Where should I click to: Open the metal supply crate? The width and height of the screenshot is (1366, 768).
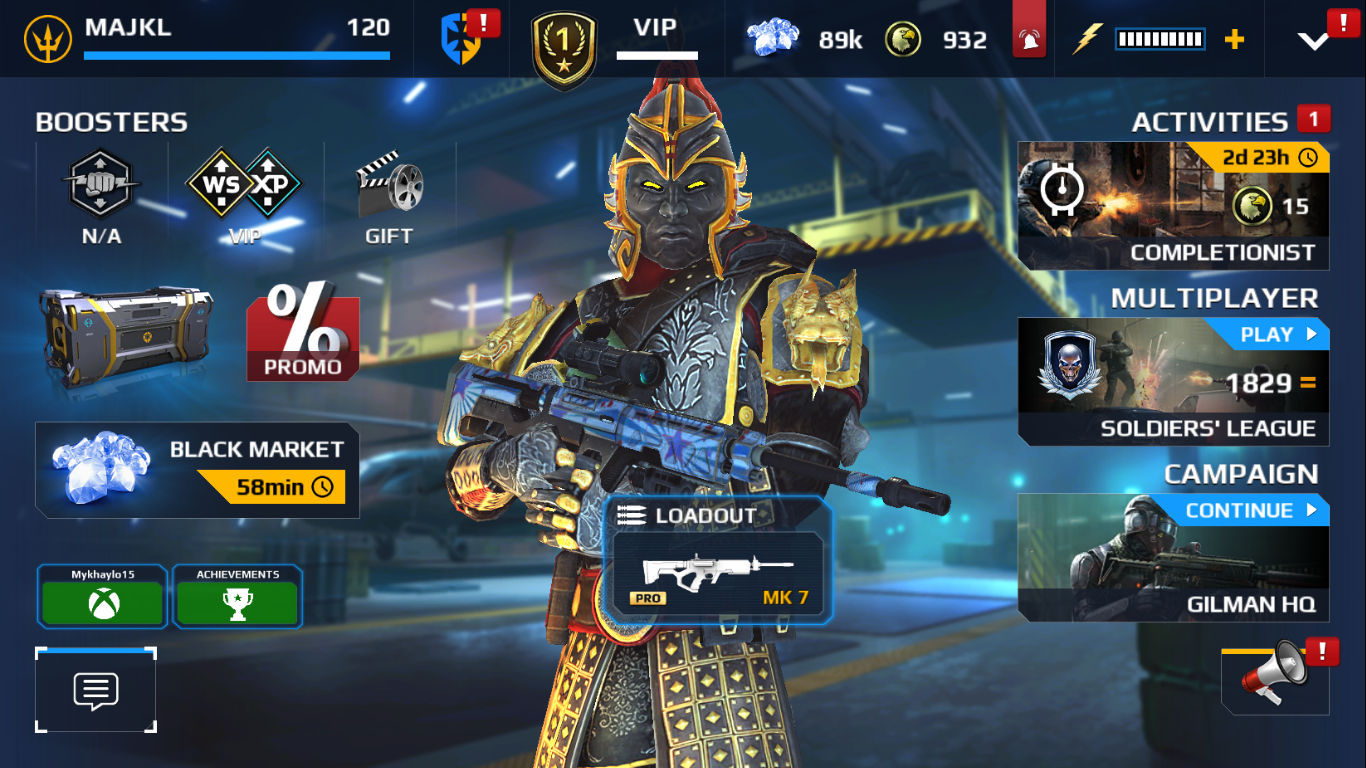click(126, 335)
